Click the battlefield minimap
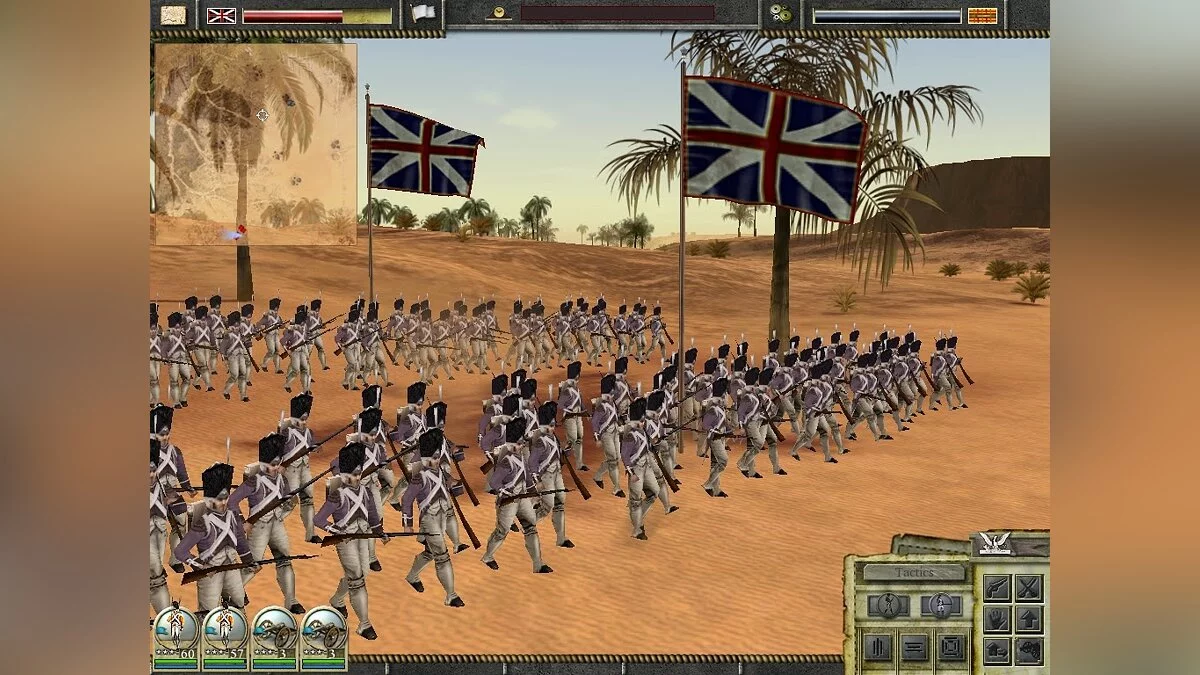 [255, 144]
